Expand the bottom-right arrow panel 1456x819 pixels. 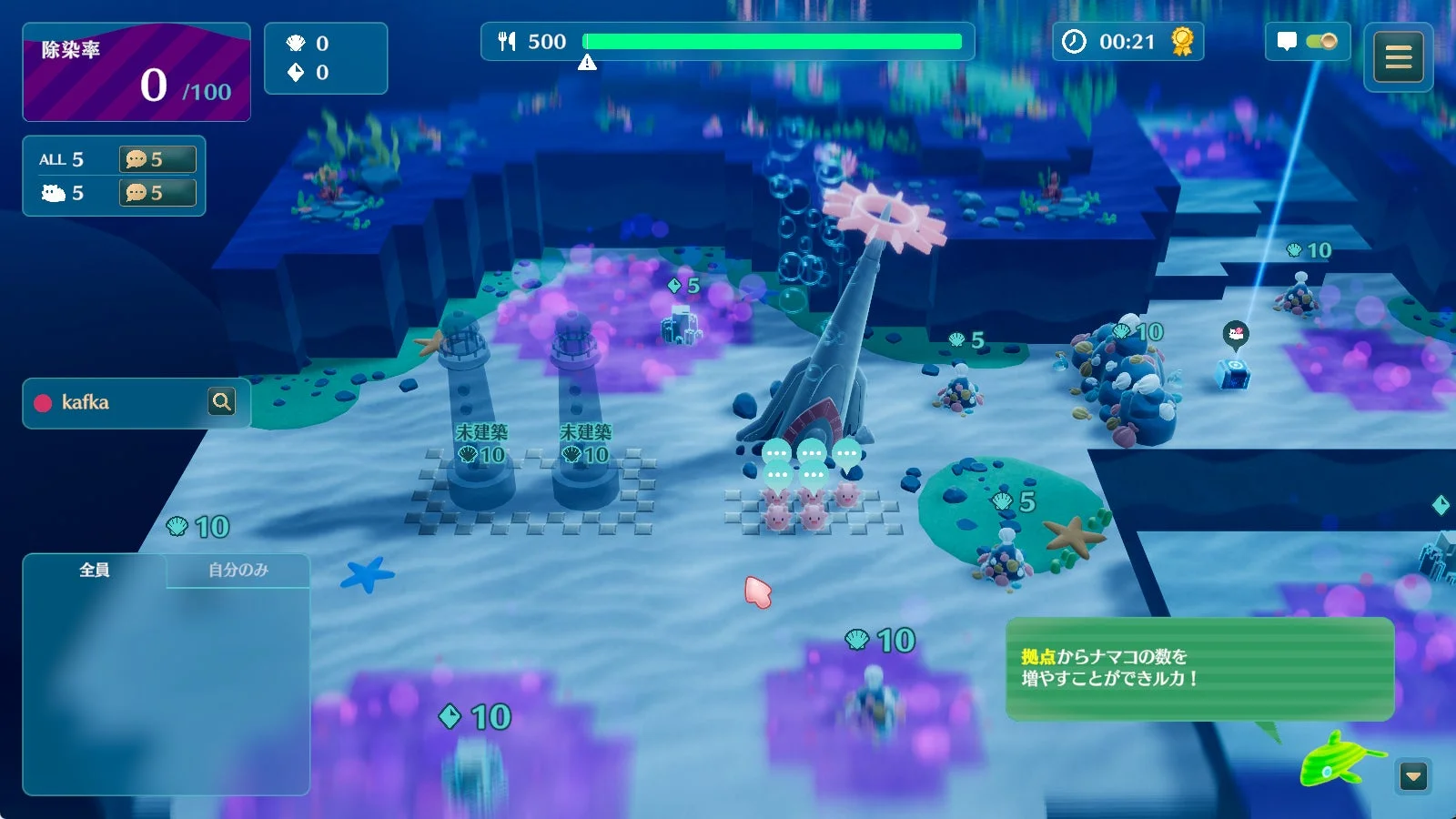(x=1412, y=774)
